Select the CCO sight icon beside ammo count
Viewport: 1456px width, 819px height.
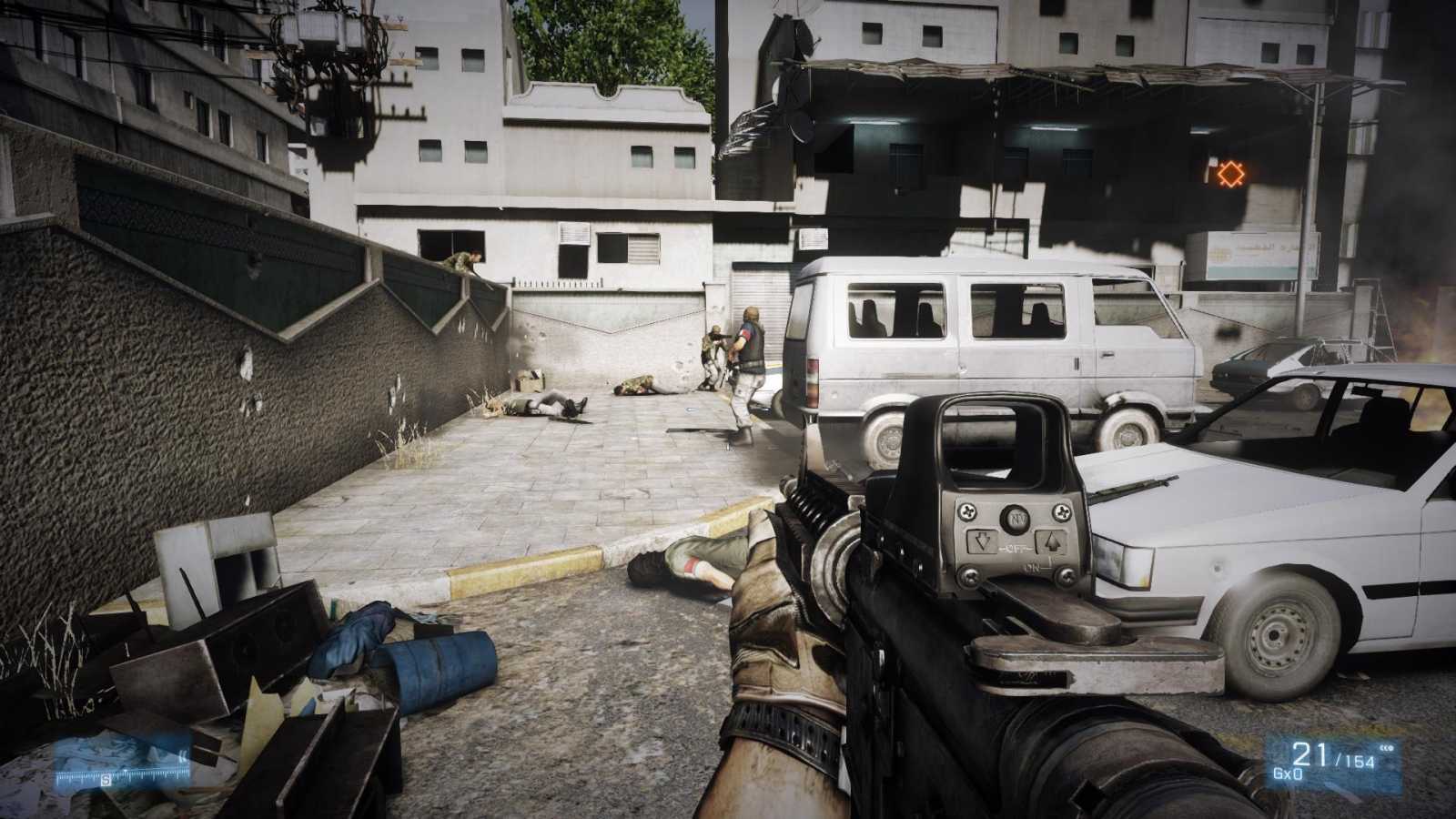pos(1386,748)
